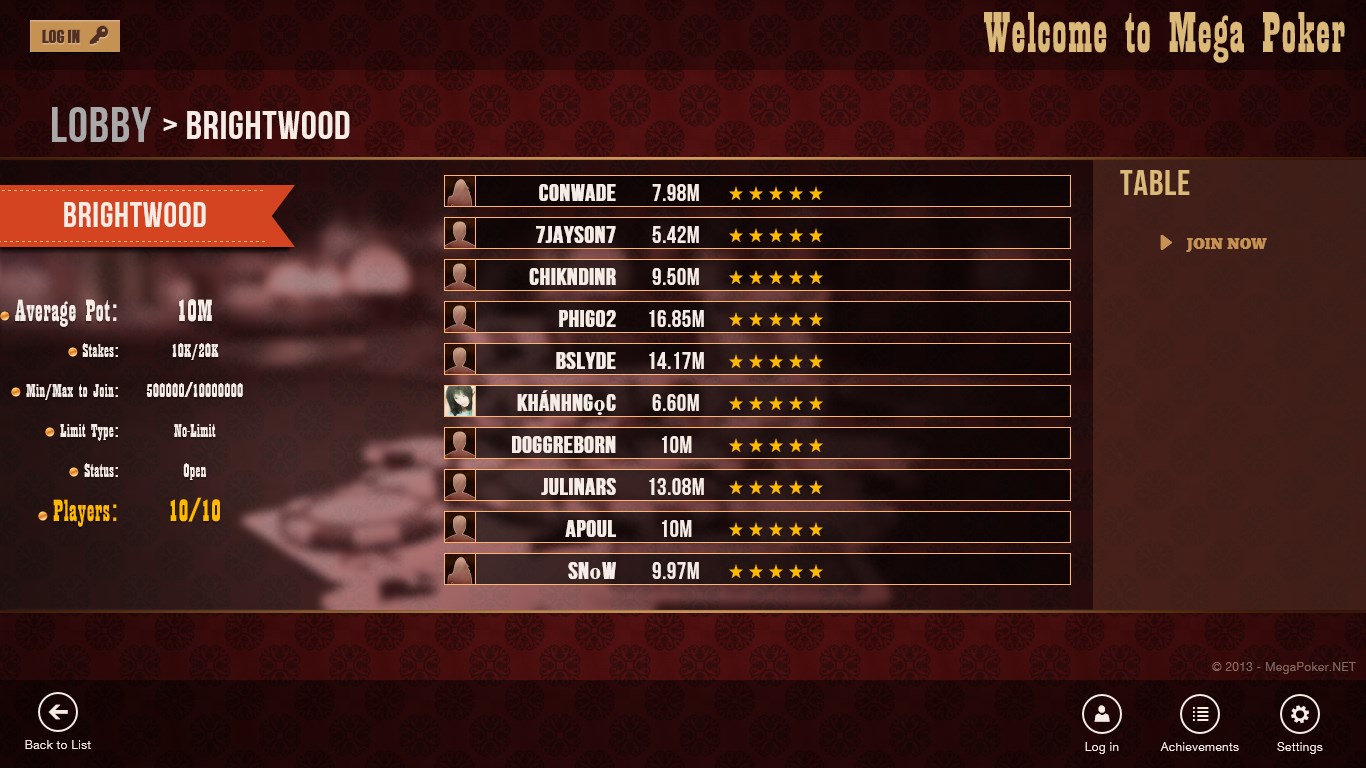Select PHIGO2's player row
This screenshot has width=1366, height=768.
757,317
